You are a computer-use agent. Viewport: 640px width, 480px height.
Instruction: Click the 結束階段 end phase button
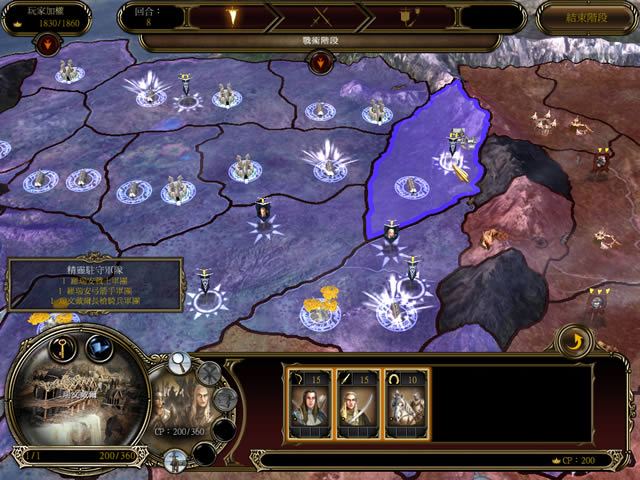click(x=584, y=17)
